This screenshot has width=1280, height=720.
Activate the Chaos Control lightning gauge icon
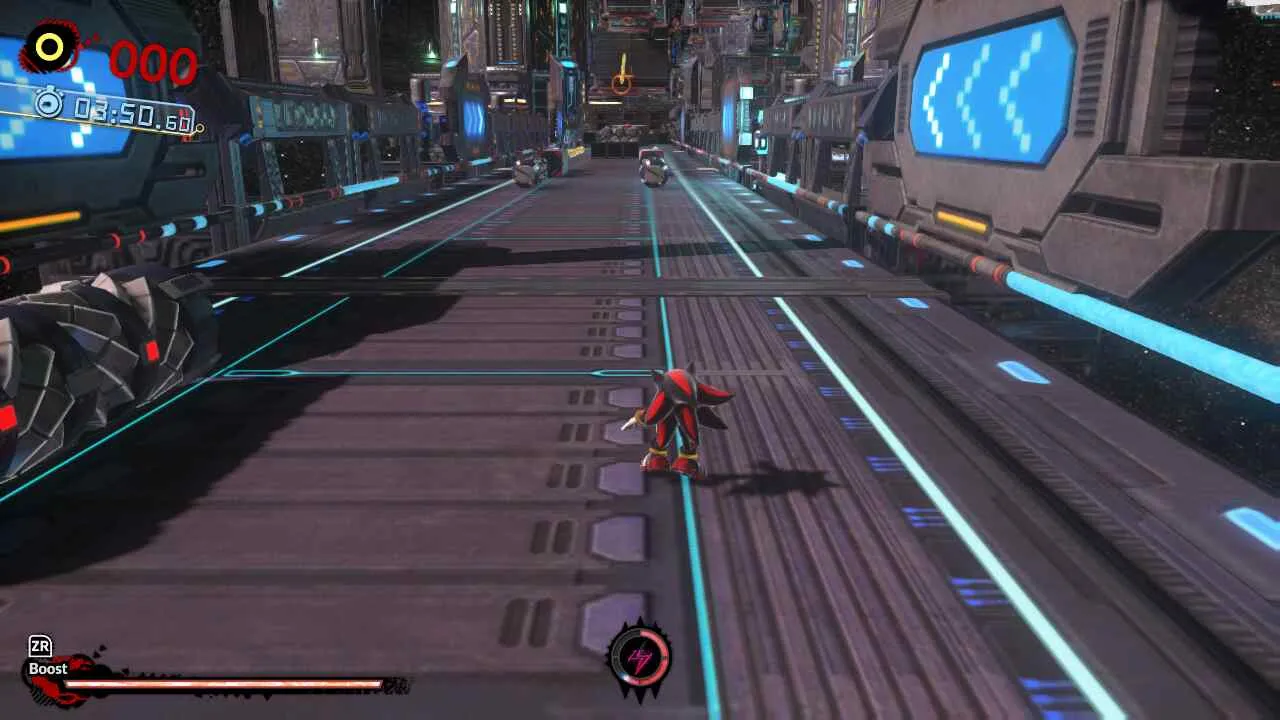tap(640, 657)
